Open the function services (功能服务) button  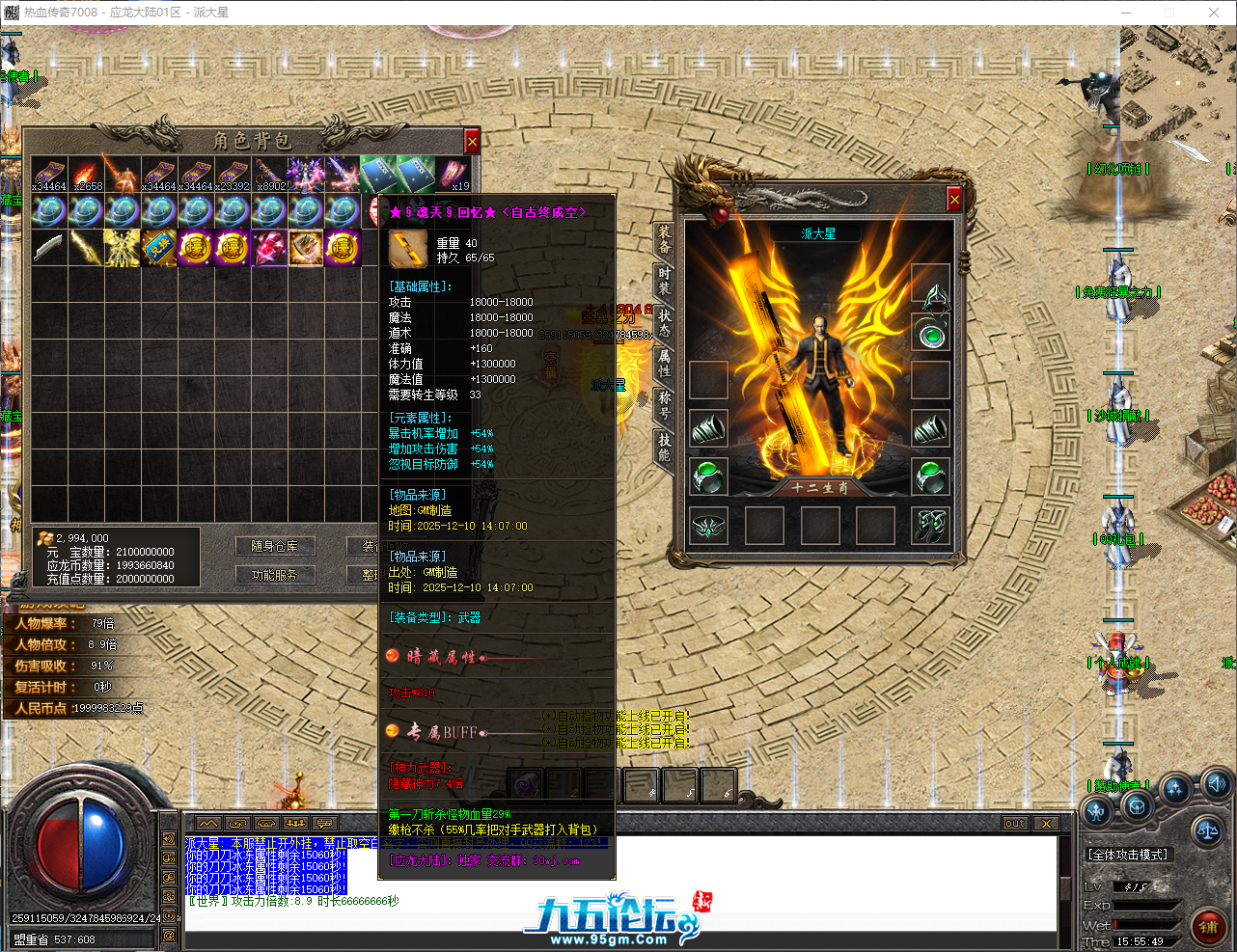tap(274, 575)
